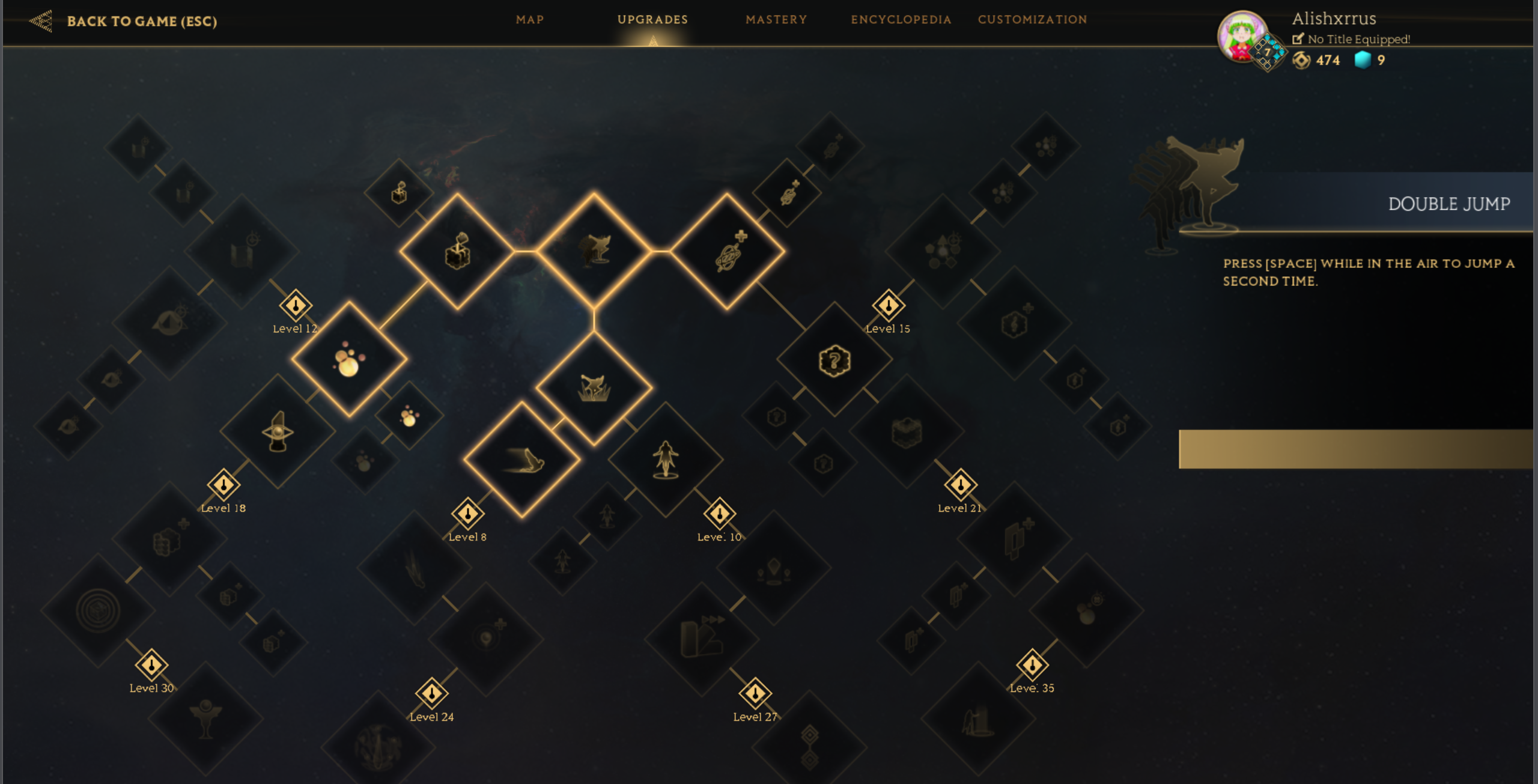Pick the question mark hexagon upgrade

tap(834, 360)
